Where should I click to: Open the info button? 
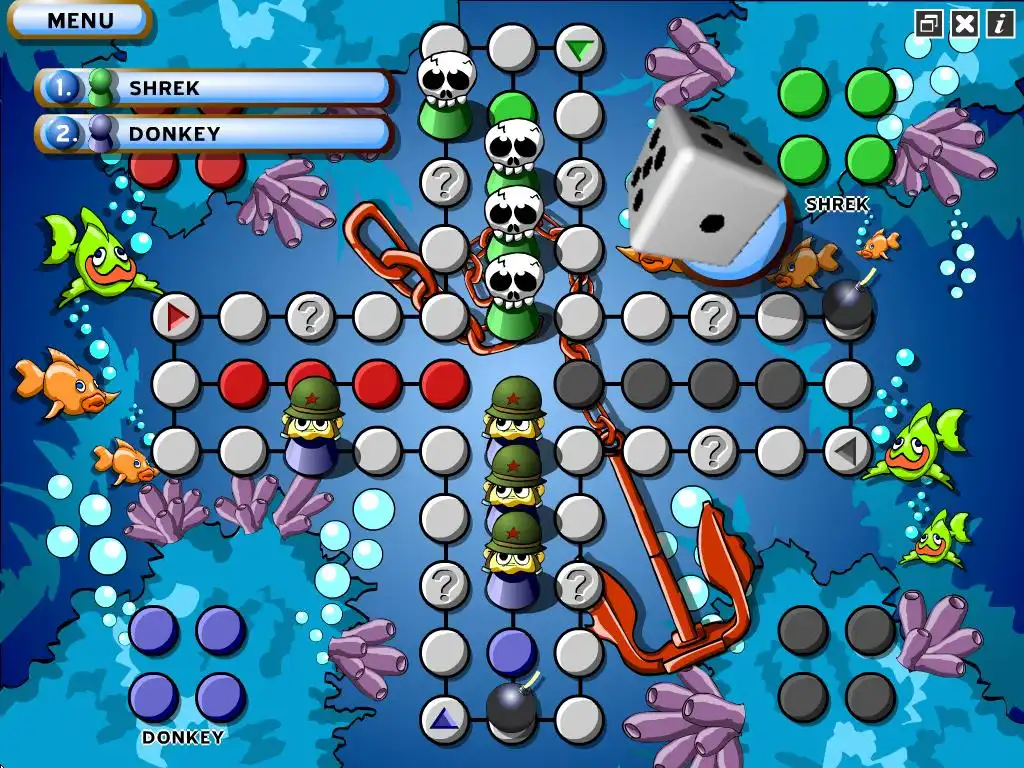(1000, 23)
